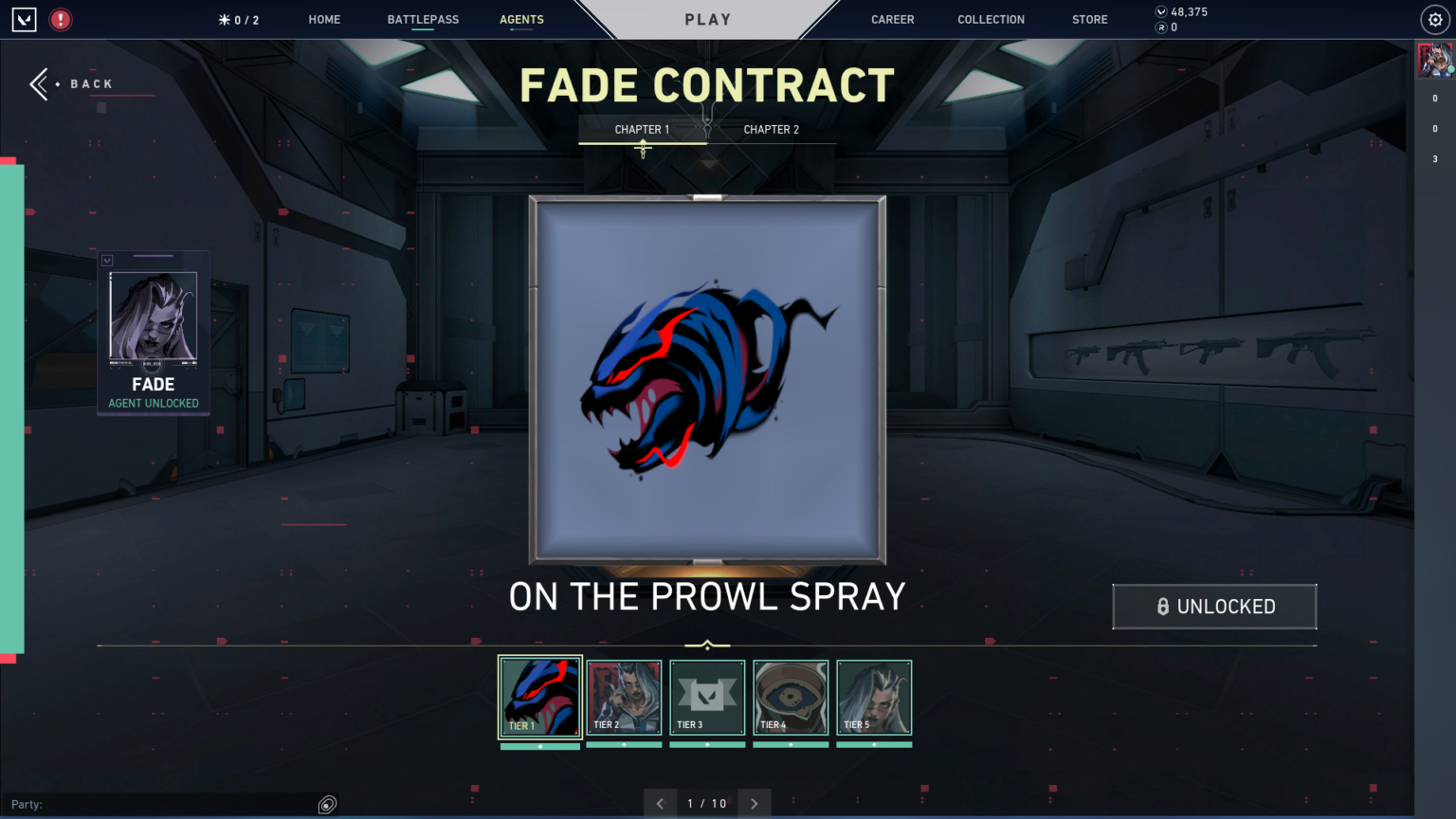Go to the BATTLEPASS section
Viewport: 1456px width, 819px height.
[x=423, y=19]
